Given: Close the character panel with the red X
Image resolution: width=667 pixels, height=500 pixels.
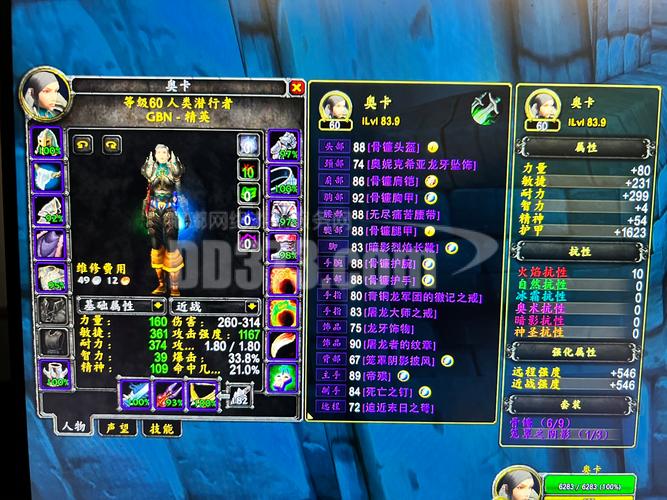Looking at the screenshot, I should [x=296, y=88].
